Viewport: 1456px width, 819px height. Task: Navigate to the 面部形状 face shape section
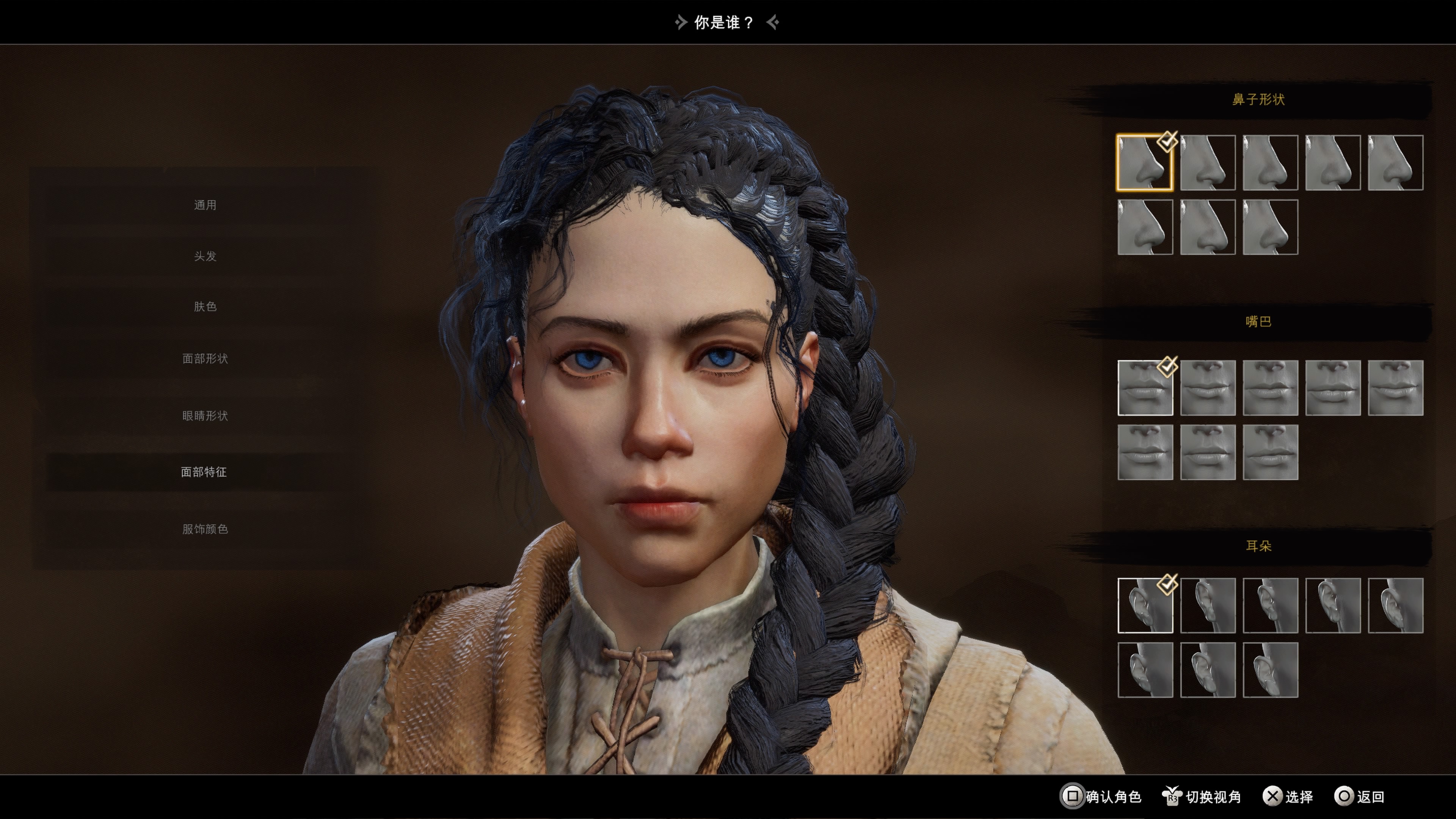pyautogui.click(x=206, y=358)
